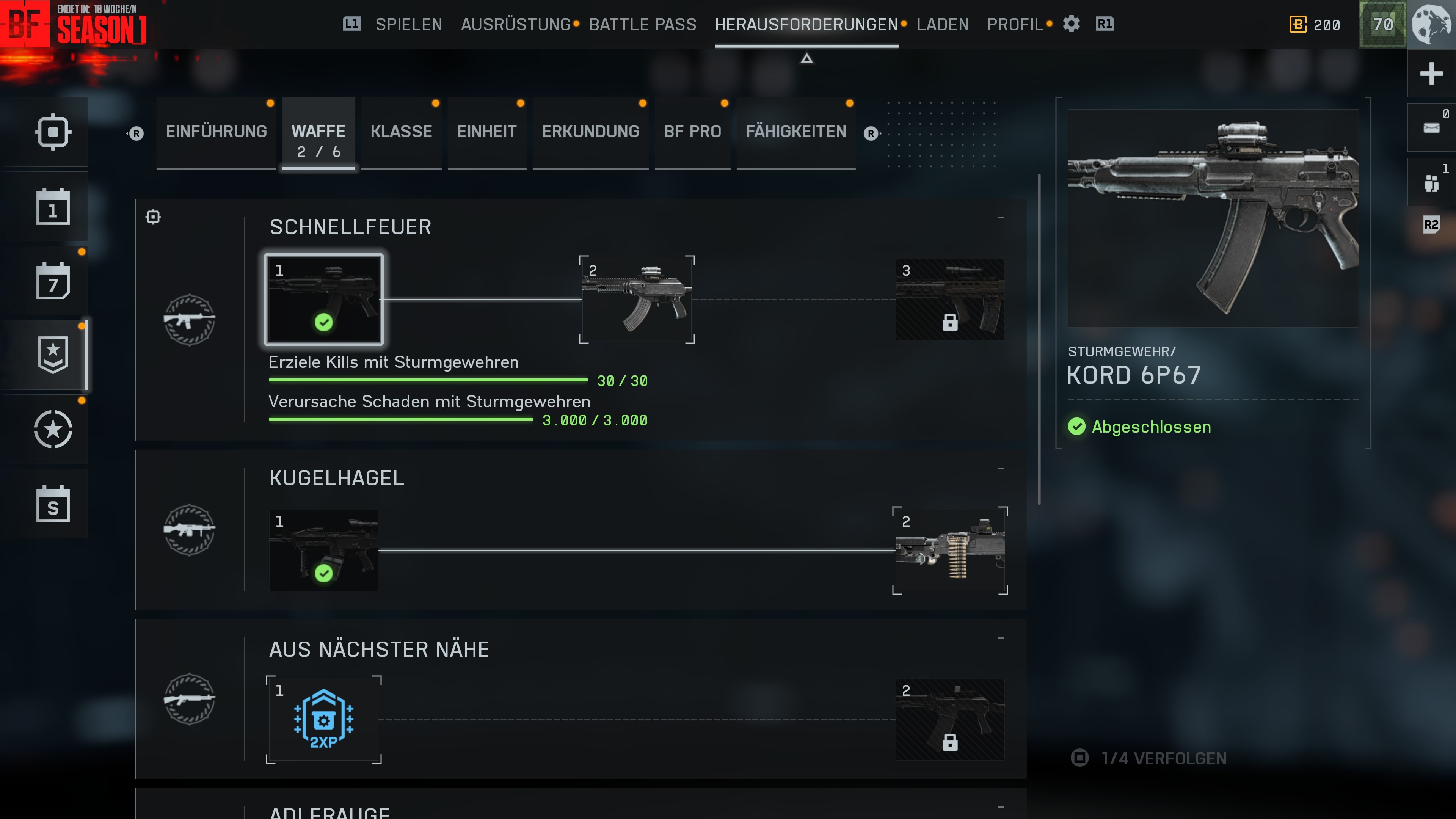Screen dimensions: 1456x819
Task: Switch to the Einführung tab
Action: (216, 132)
